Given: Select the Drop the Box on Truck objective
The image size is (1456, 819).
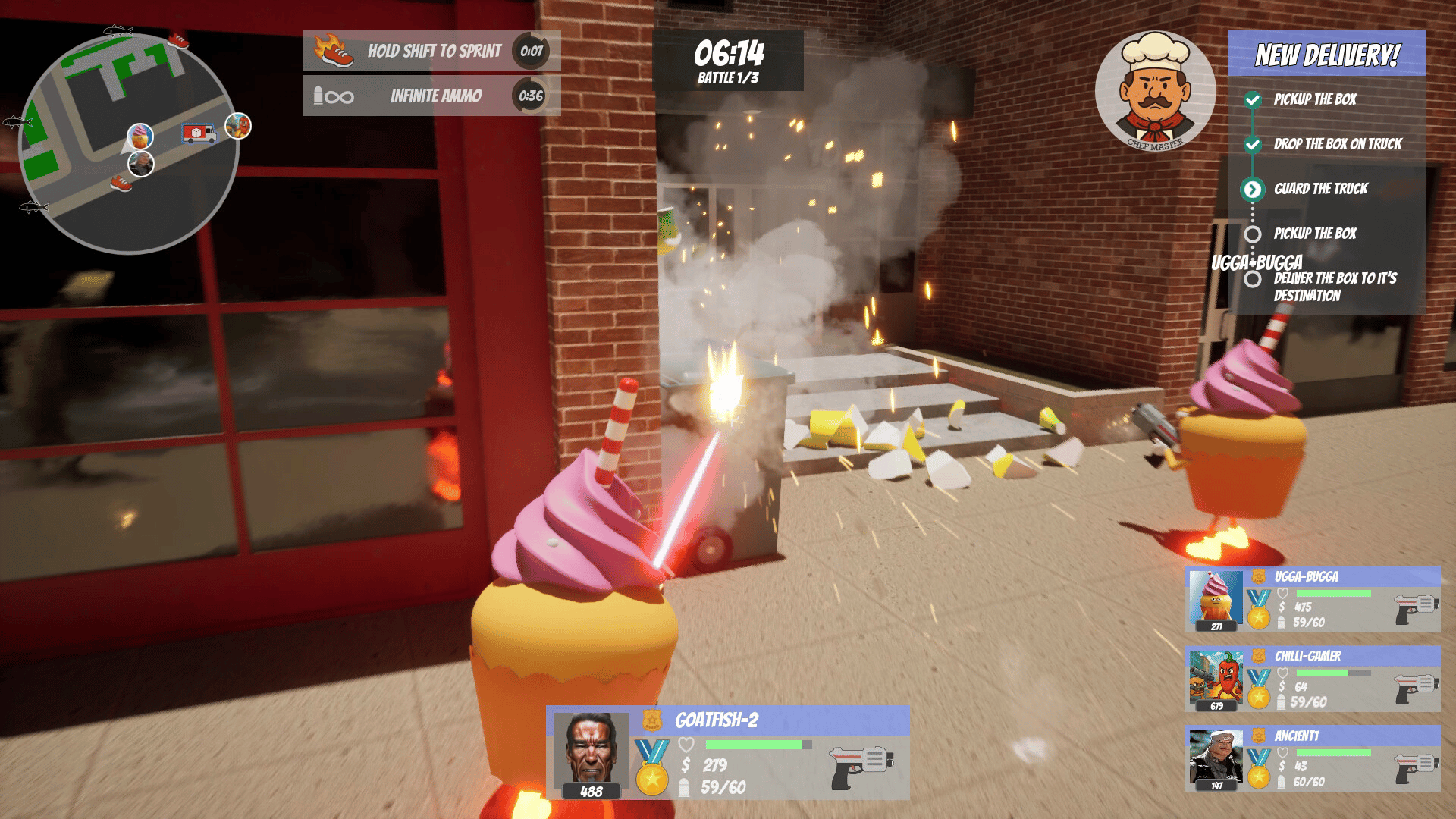Looking at the screenshot, I should coord(1337,144).
